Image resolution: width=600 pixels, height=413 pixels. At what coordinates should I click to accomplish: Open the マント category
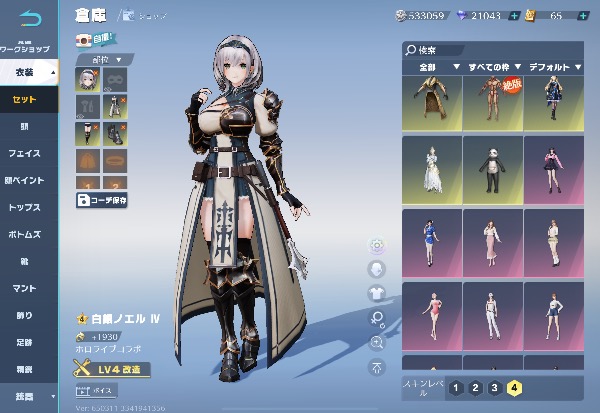pos(28,288)
